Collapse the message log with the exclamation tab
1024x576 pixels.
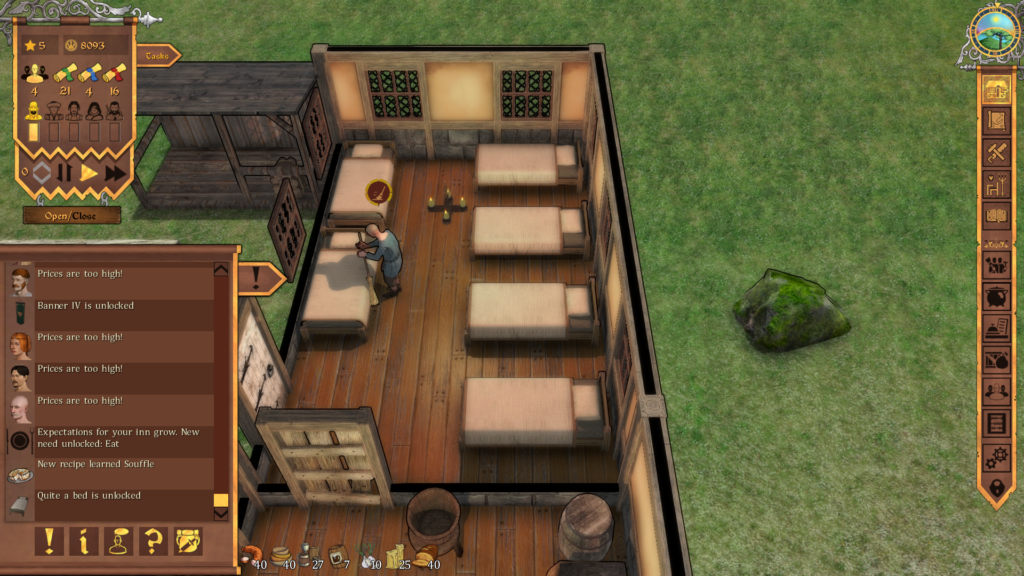click(x=258, y=277)
